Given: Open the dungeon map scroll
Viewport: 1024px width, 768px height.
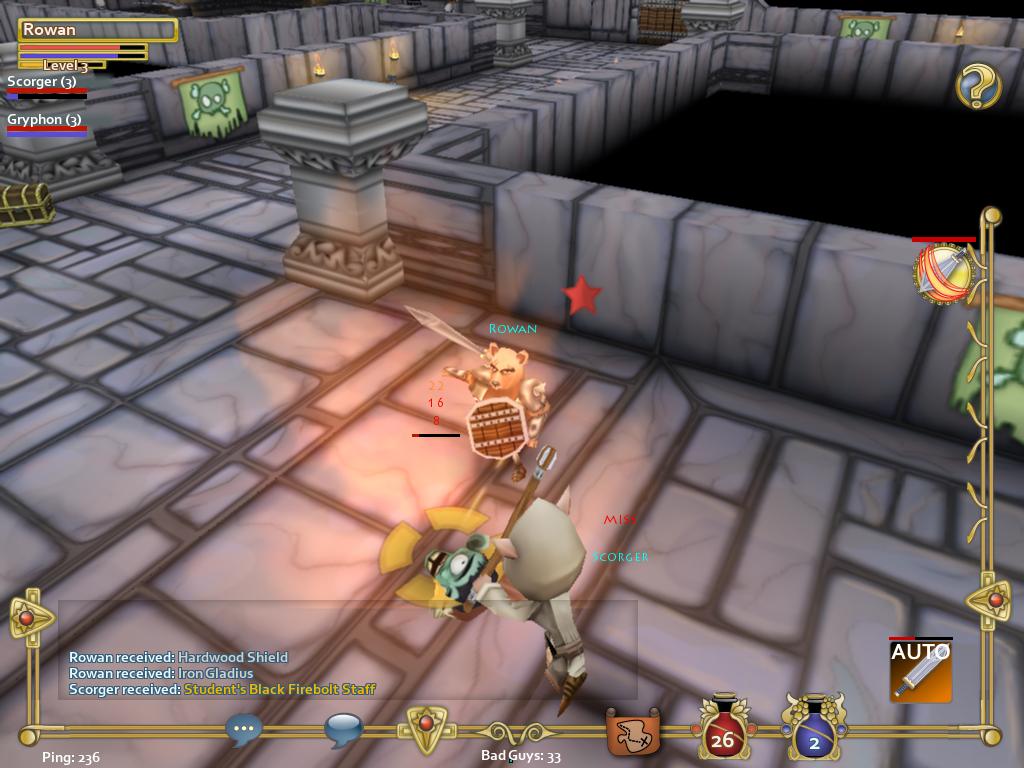Looking at the screenshot, I should coord(633,733).
